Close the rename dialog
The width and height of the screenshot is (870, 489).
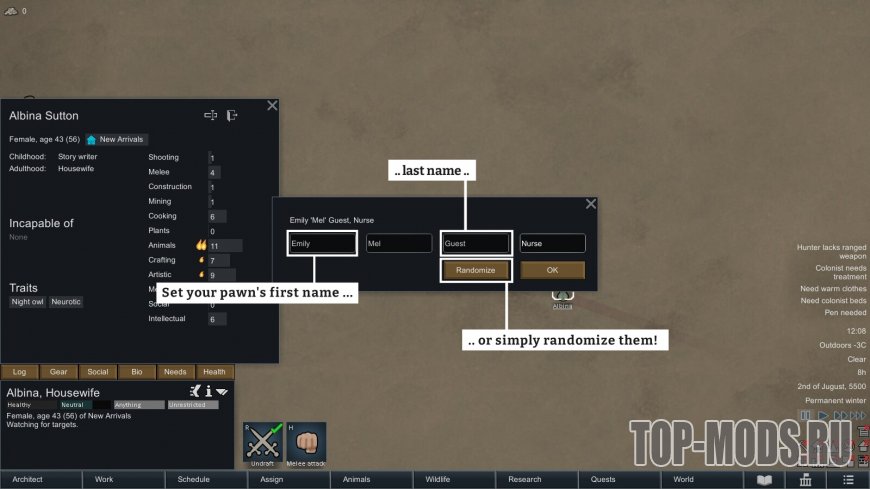pos(590,204)
